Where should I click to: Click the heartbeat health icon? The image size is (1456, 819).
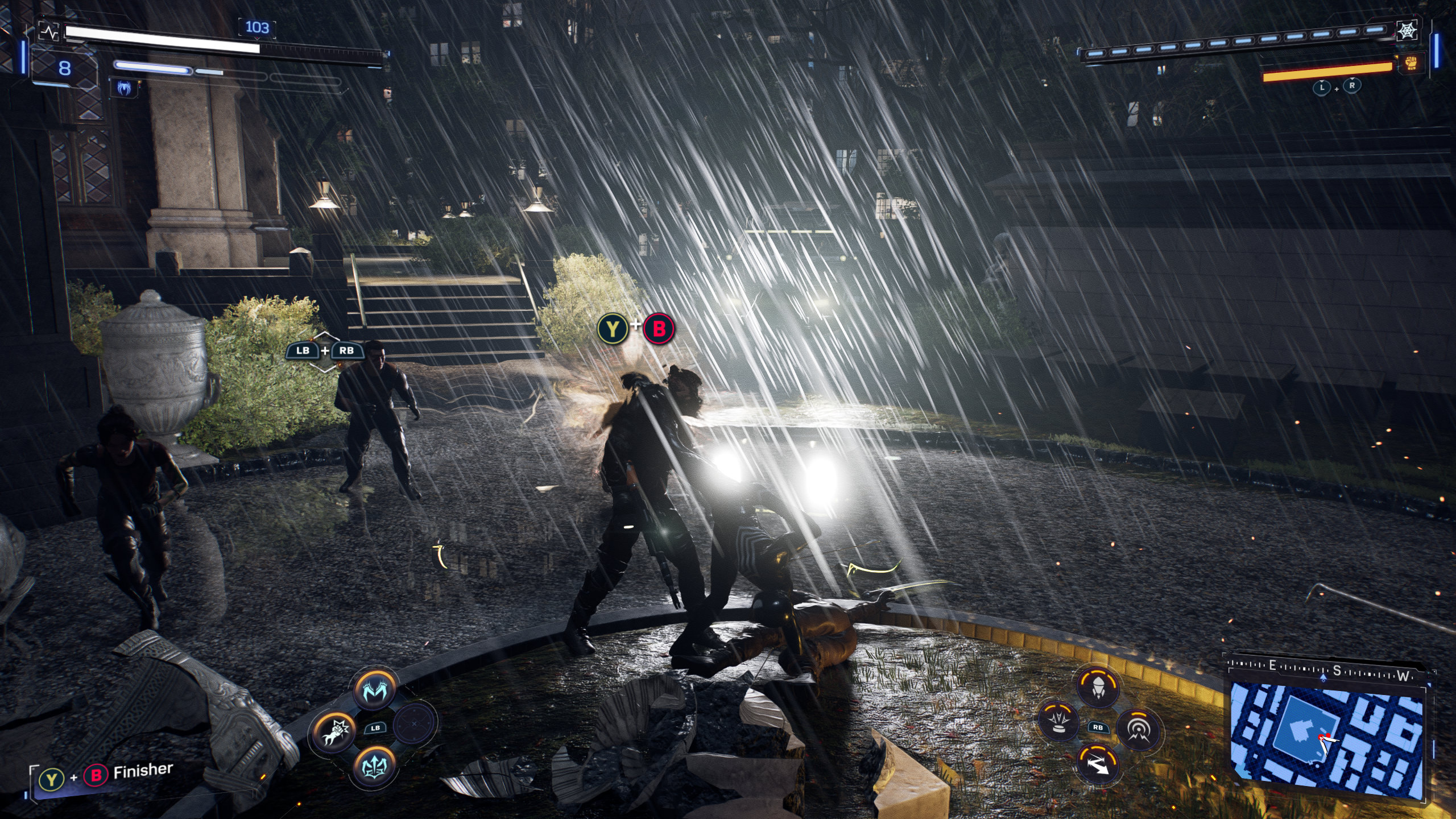(50, 32)
